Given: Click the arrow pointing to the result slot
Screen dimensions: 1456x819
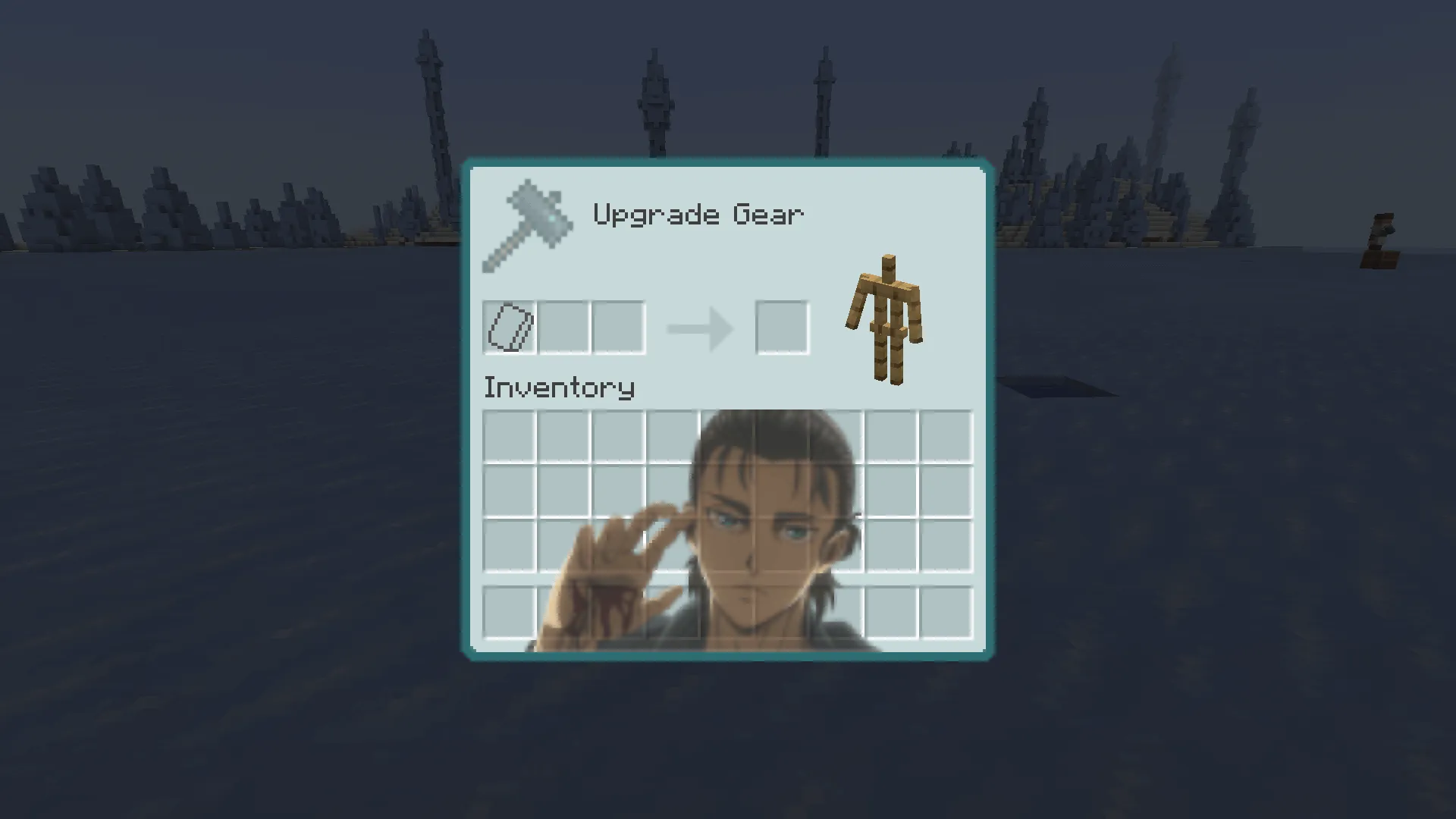Looking at the screenshot, I should [x=699, y=328].
